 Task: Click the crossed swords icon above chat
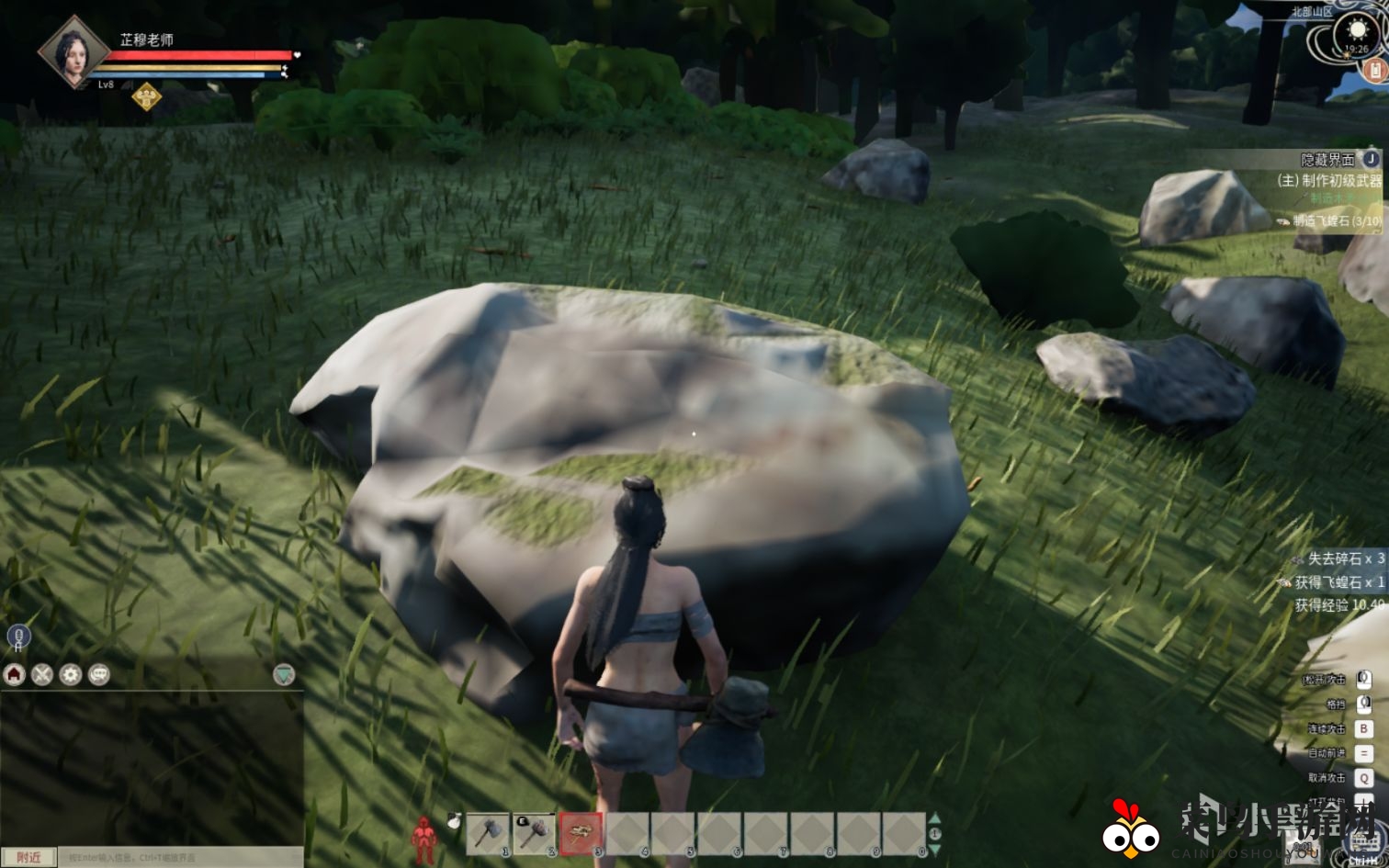coord(42,675)
